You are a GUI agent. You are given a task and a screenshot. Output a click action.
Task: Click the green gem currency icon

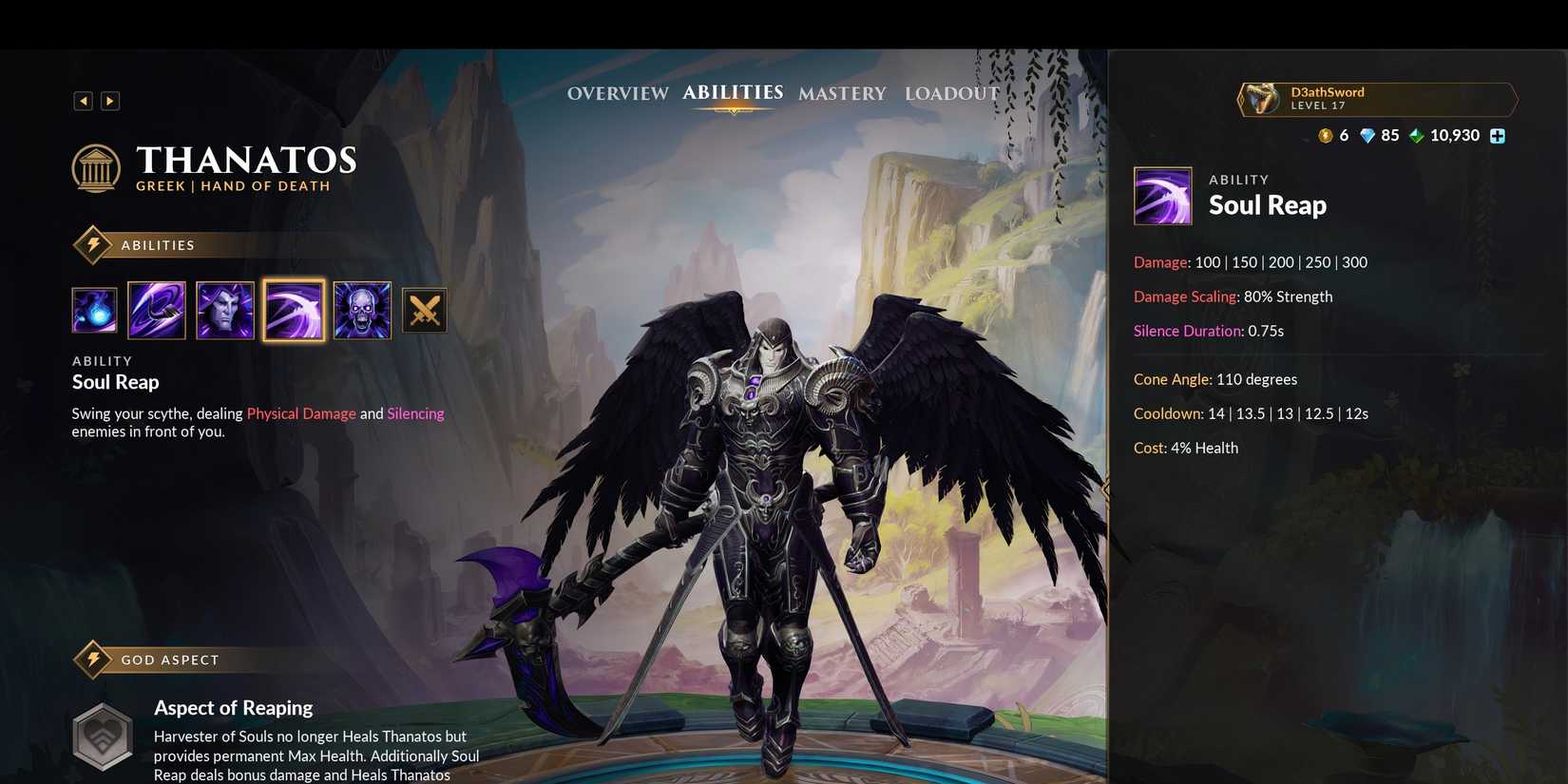(1416, 135)
